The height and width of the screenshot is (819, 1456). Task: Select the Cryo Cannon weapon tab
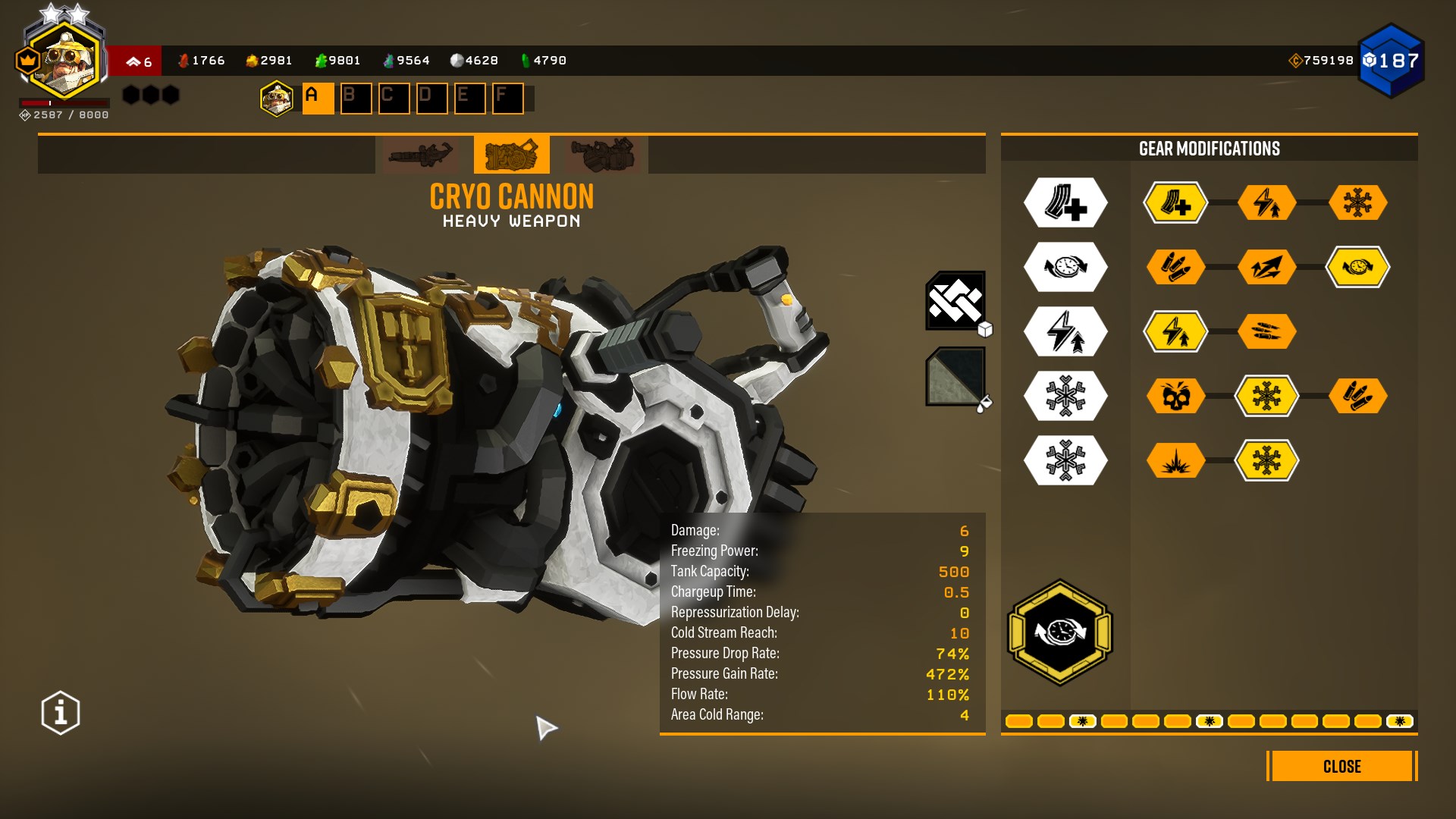[511, 155]
